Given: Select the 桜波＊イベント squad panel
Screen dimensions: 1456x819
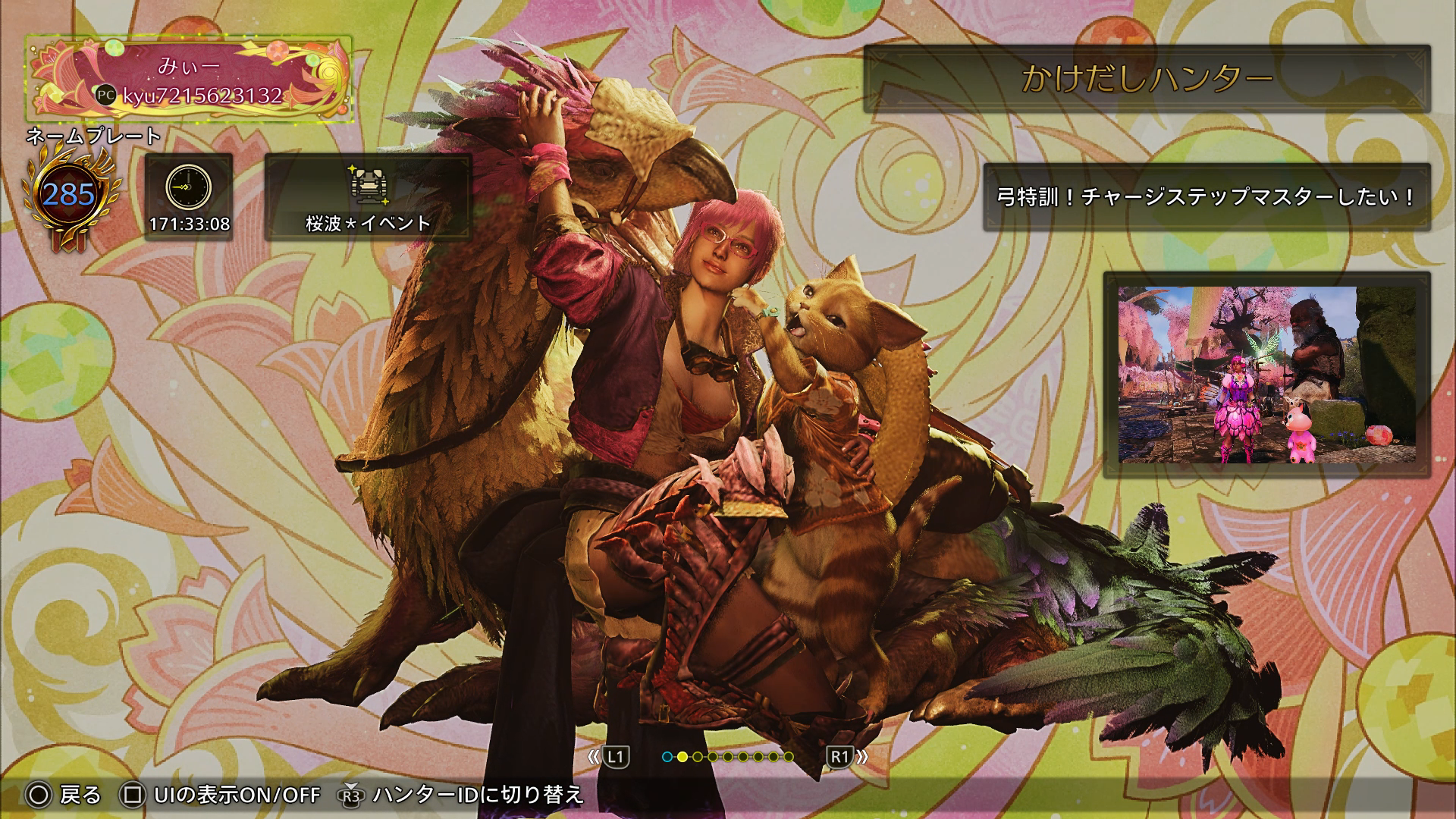Looking at the screenshot, I should click(x=368, y=197).
